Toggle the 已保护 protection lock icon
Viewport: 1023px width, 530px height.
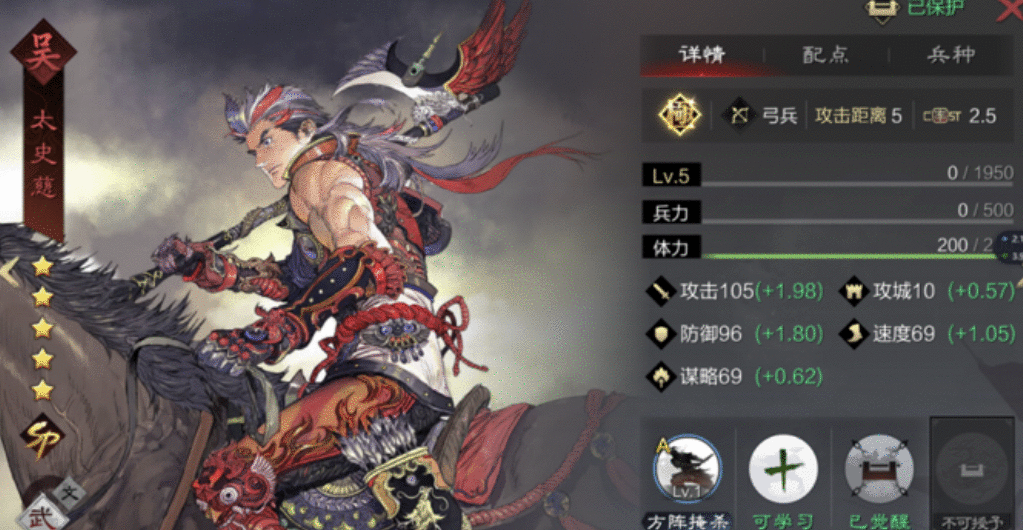tap(881, 9)
